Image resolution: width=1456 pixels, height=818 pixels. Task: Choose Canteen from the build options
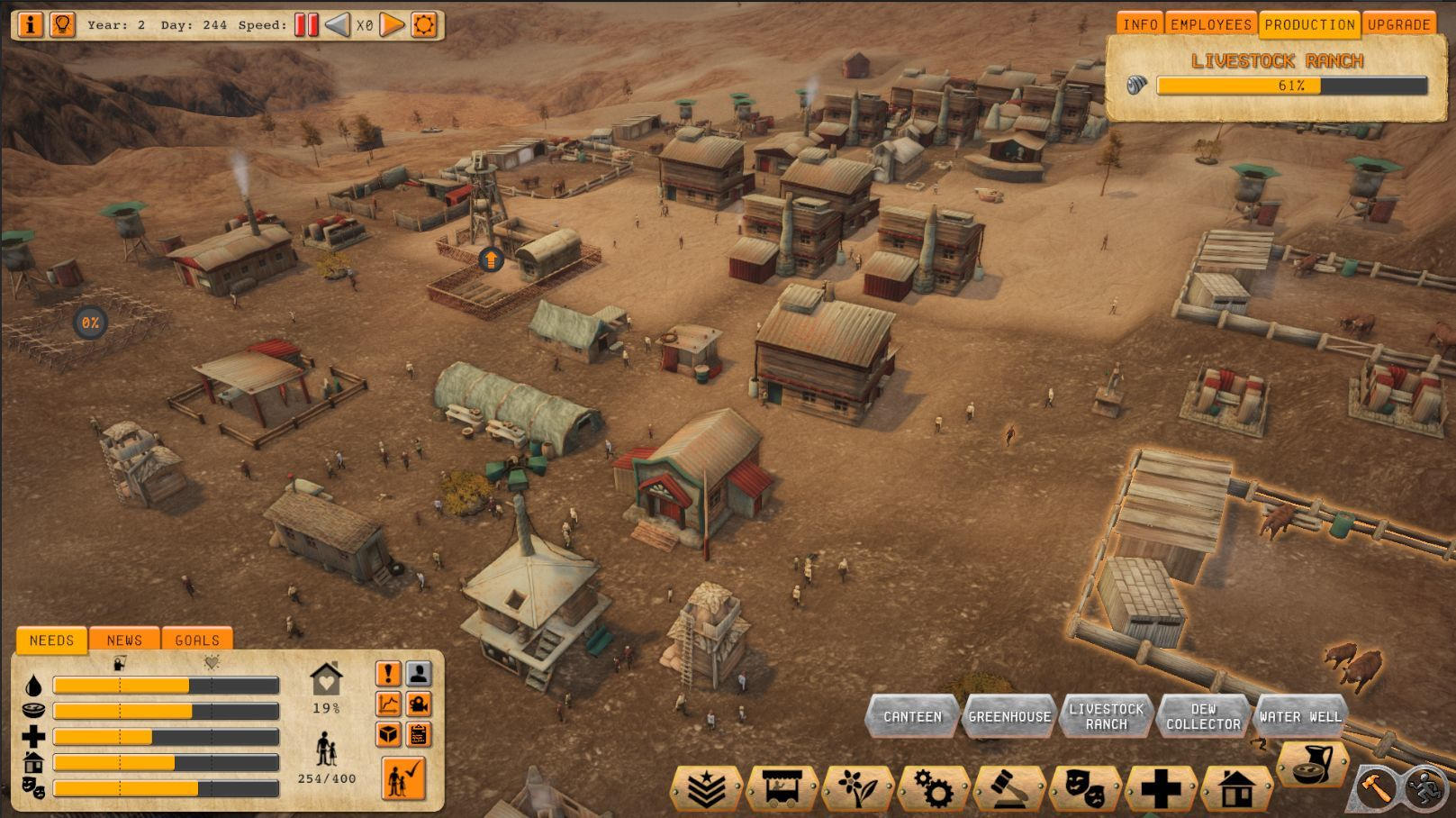[912, 716]
